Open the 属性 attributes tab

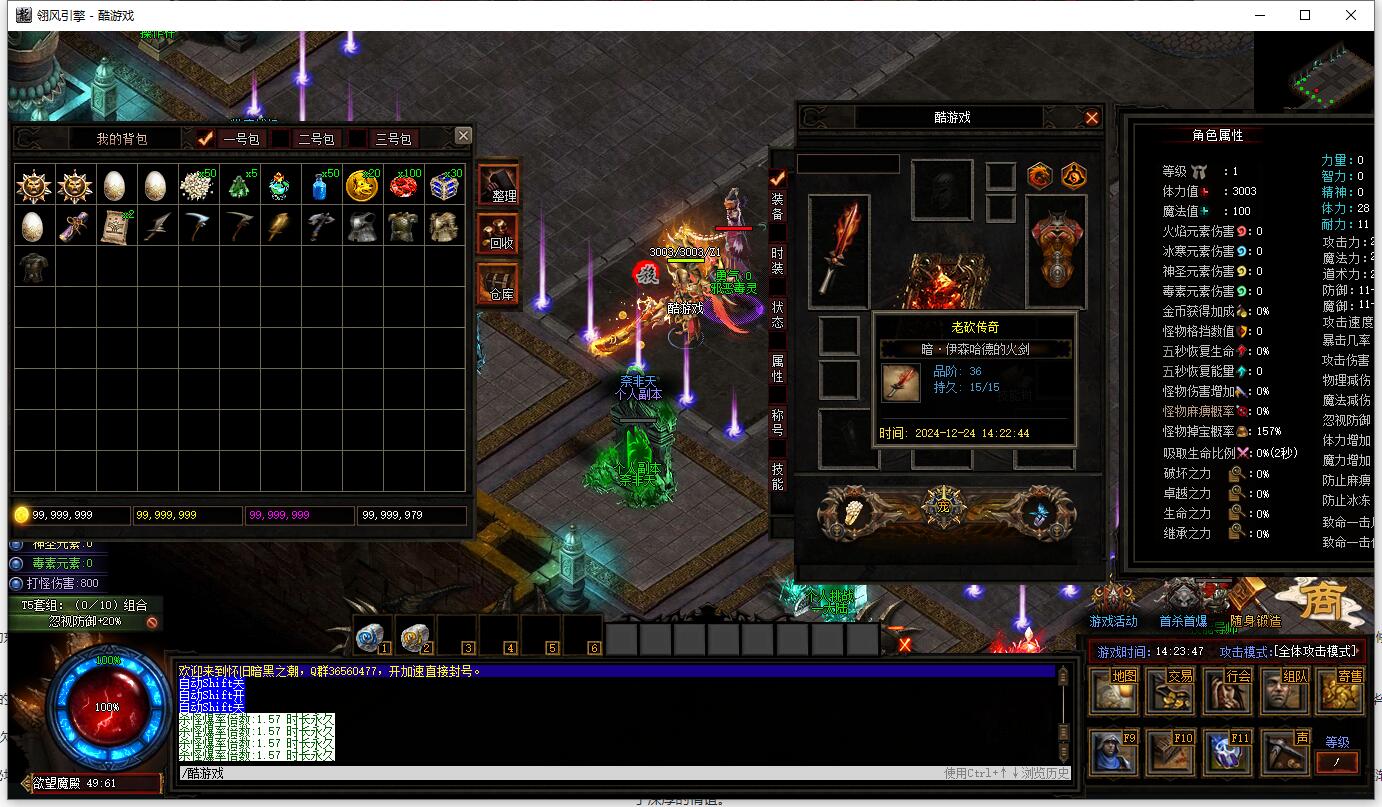(x=777, y=368)
